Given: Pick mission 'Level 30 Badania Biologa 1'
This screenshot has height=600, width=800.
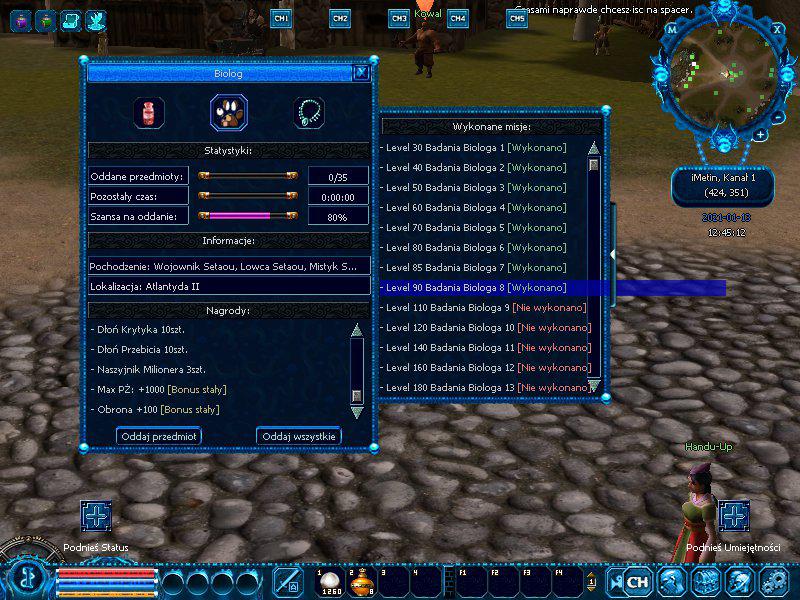Looking at the screenshot, I should coord(475,148).
